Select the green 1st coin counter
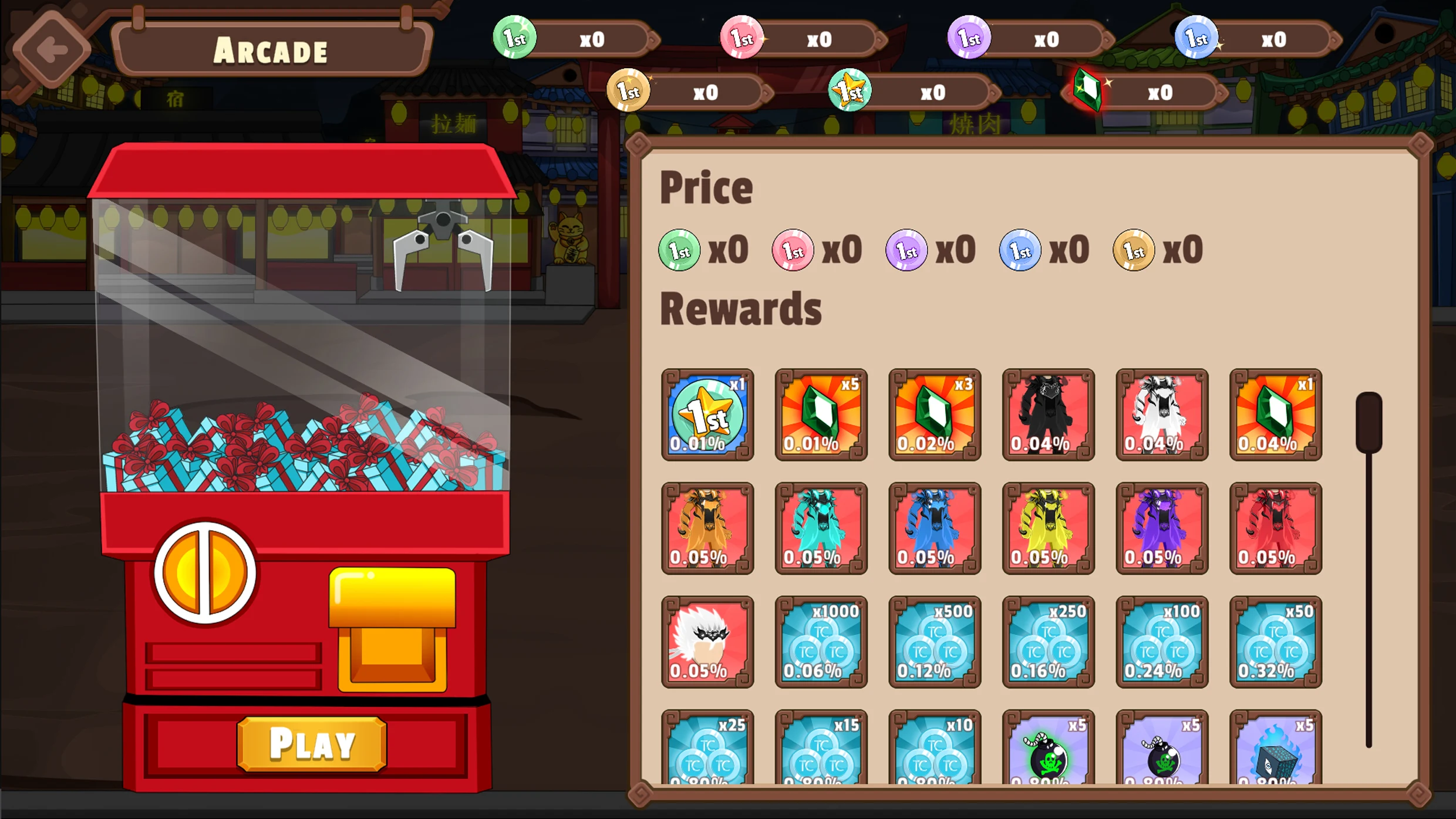The image size is (1456, 819). (515, 38)
